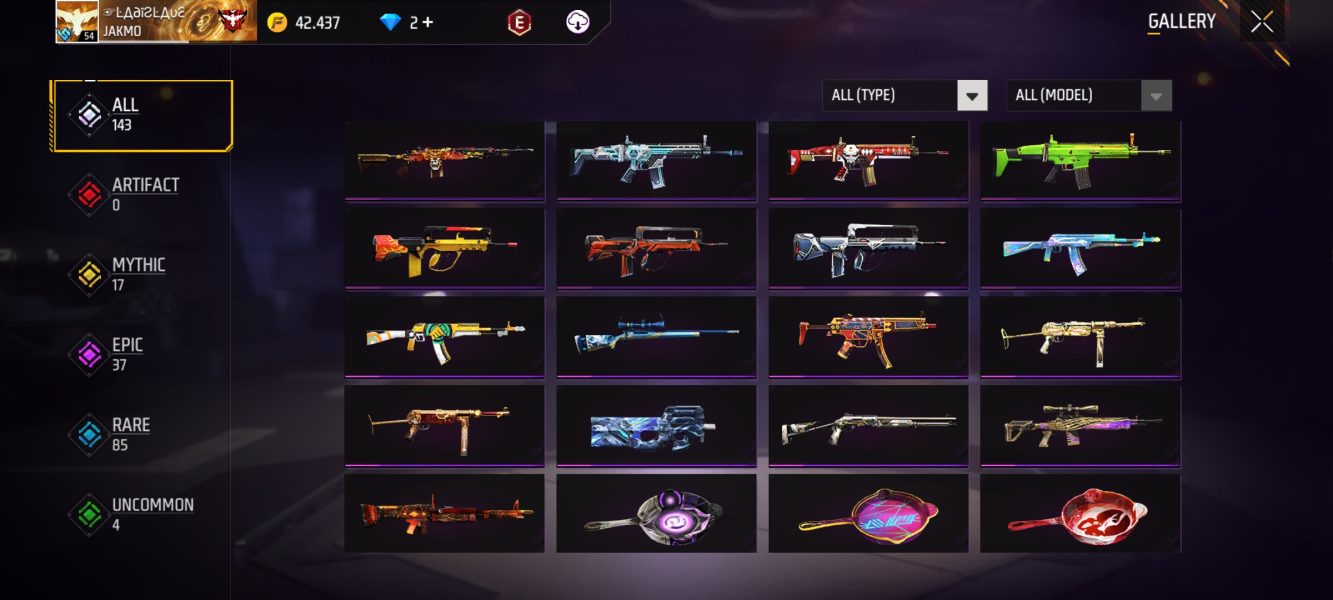Pick the red skull rifle skin
The height and width of the screenshot is (600, 1333).
tap(868, 160)
